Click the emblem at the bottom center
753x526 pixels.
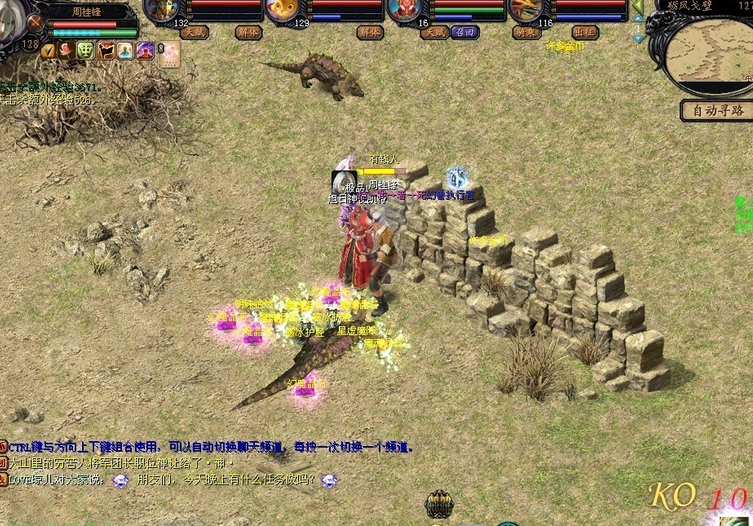[439, 505]
